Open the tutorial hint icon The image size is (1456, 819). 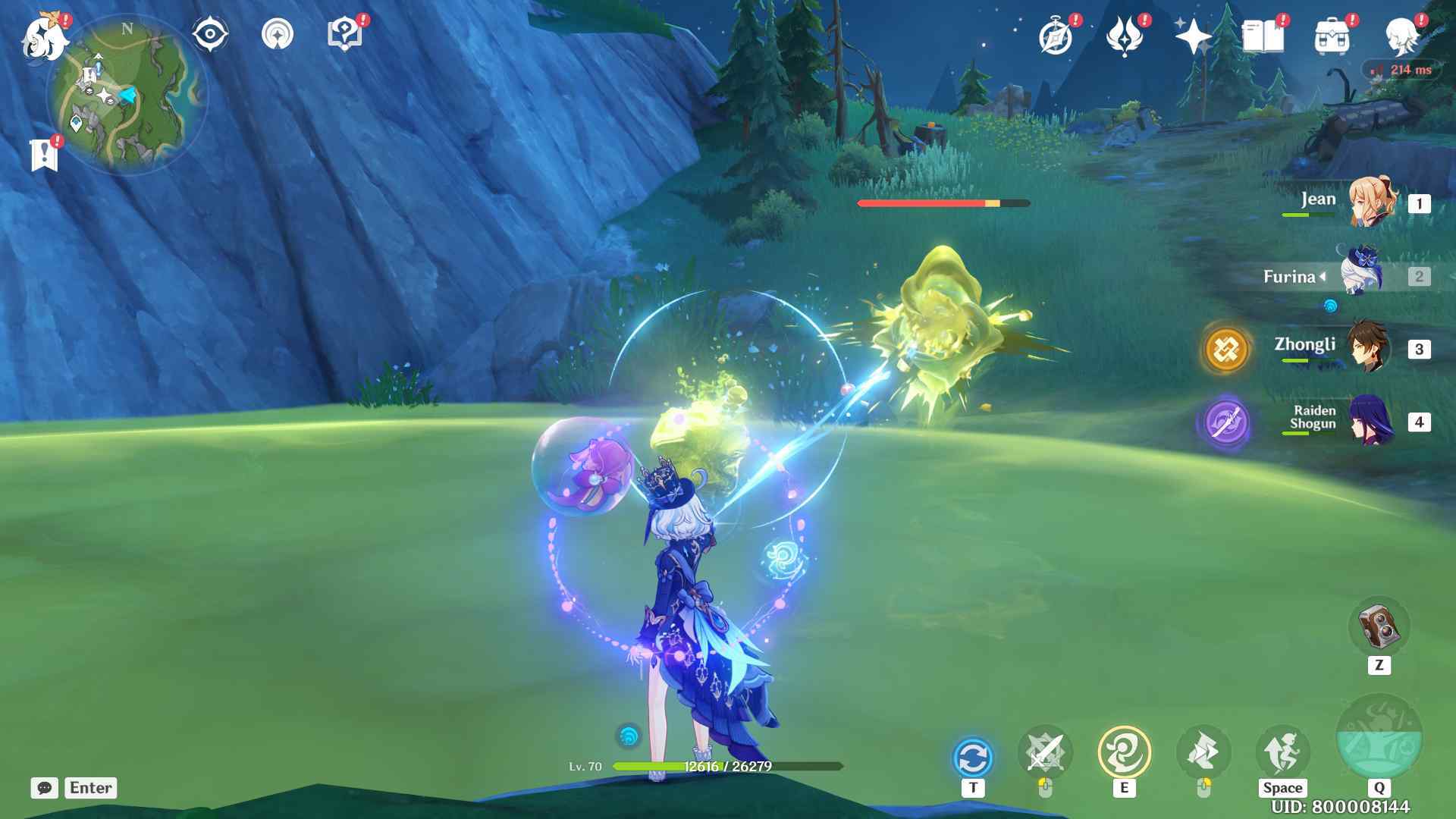[344, 35]
